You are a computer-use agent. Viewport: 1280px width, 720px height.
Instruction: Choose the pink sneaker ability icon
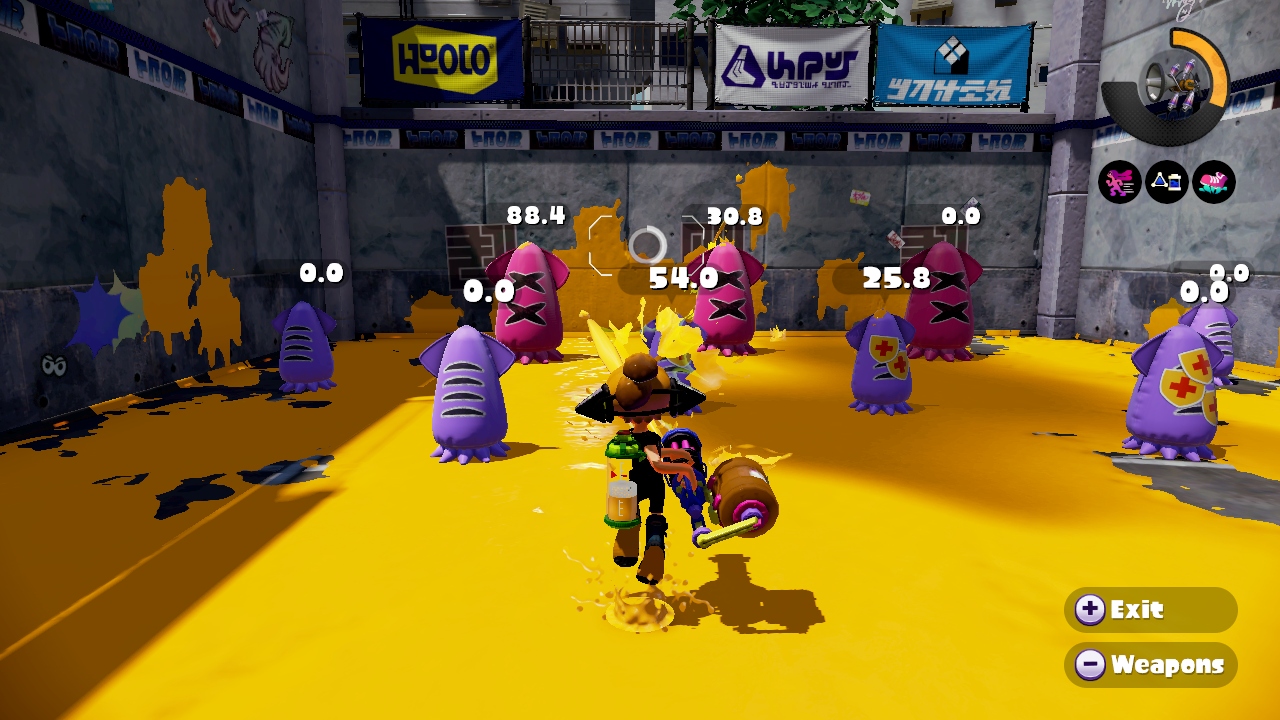tap(1214, 182)
